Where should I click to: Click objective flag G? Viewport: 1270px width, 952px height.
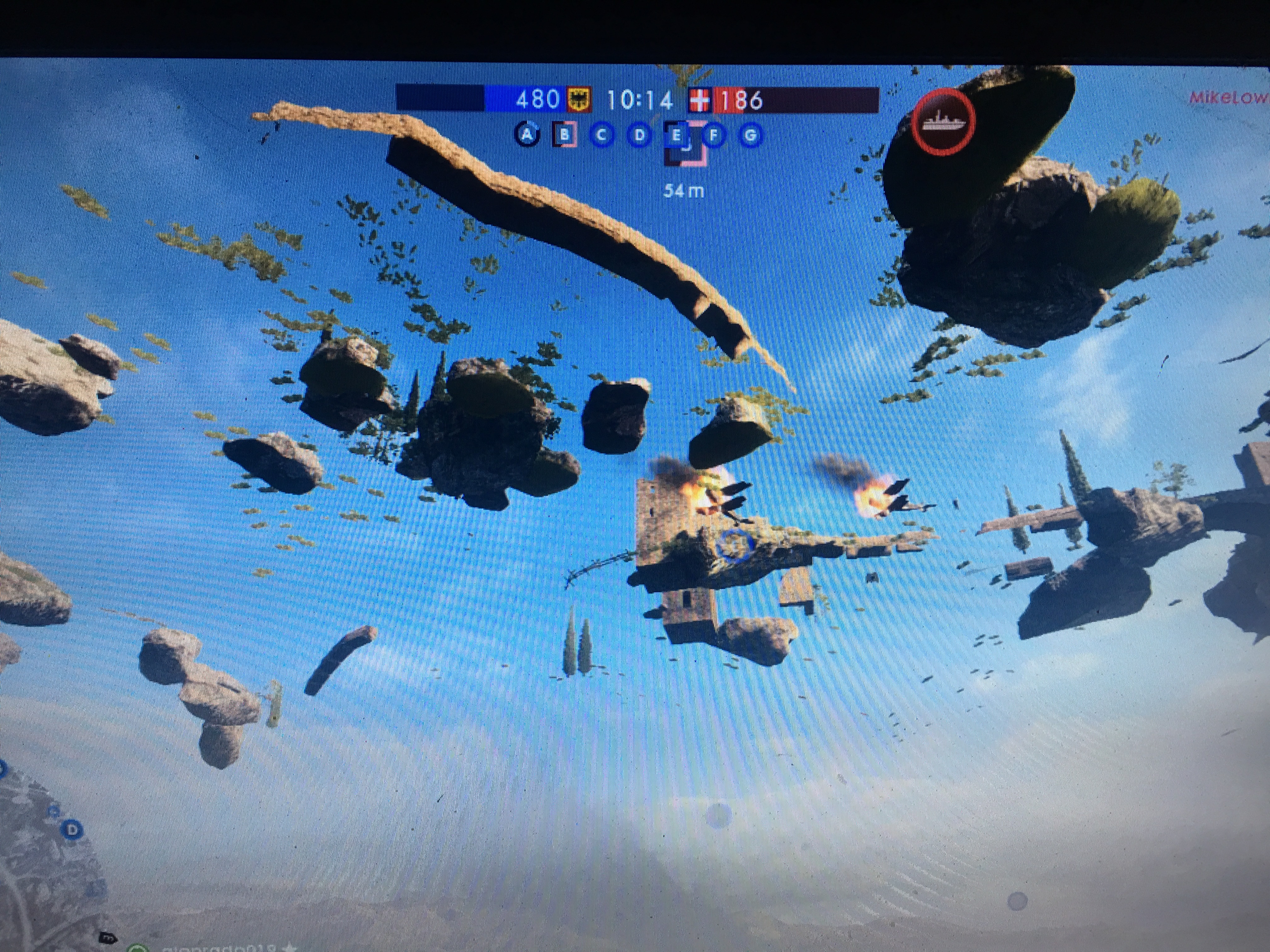pyautogui.click(x=750, y=136)
